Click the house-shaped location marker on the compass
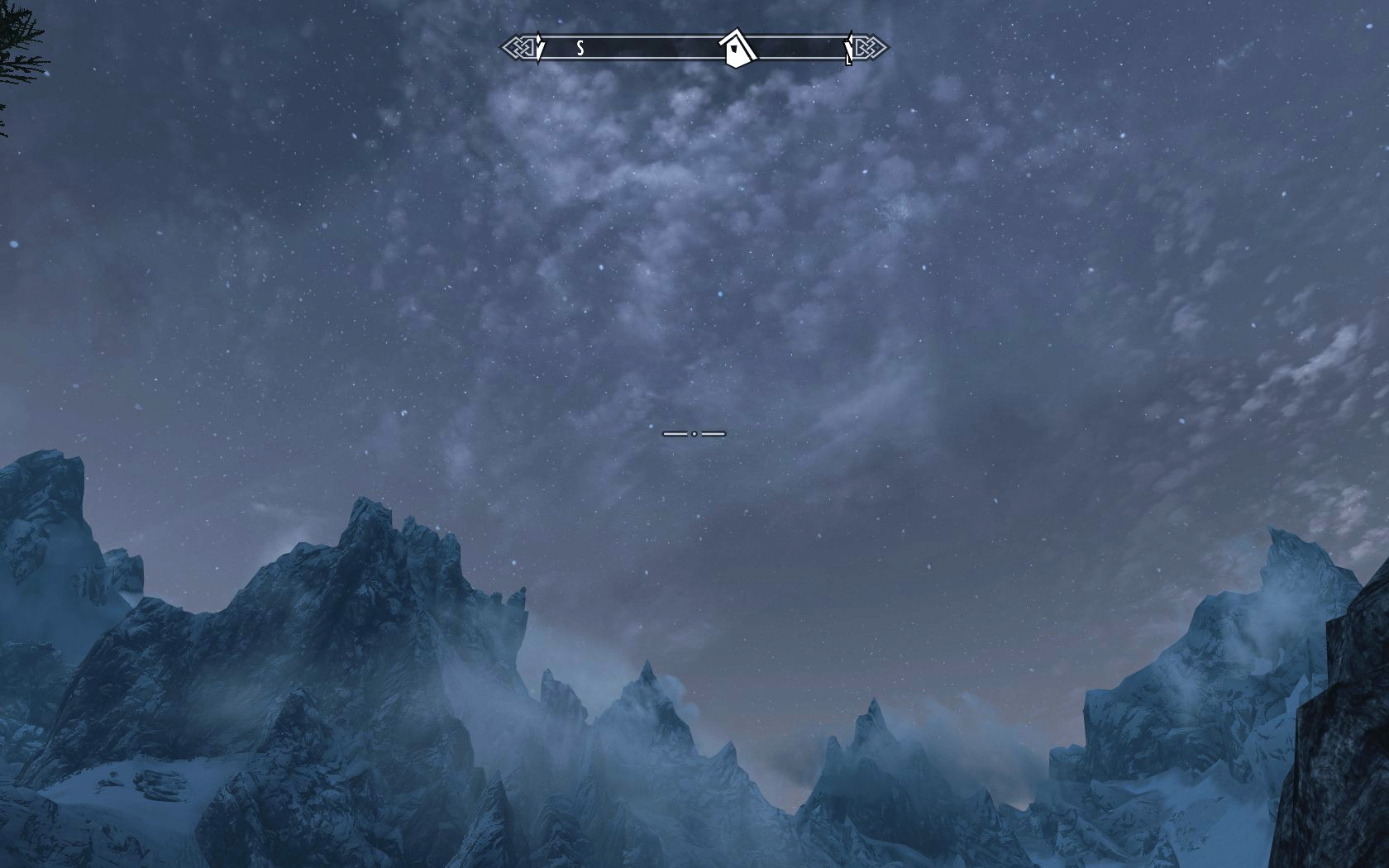1389x868 pixels. pos(736,48)
